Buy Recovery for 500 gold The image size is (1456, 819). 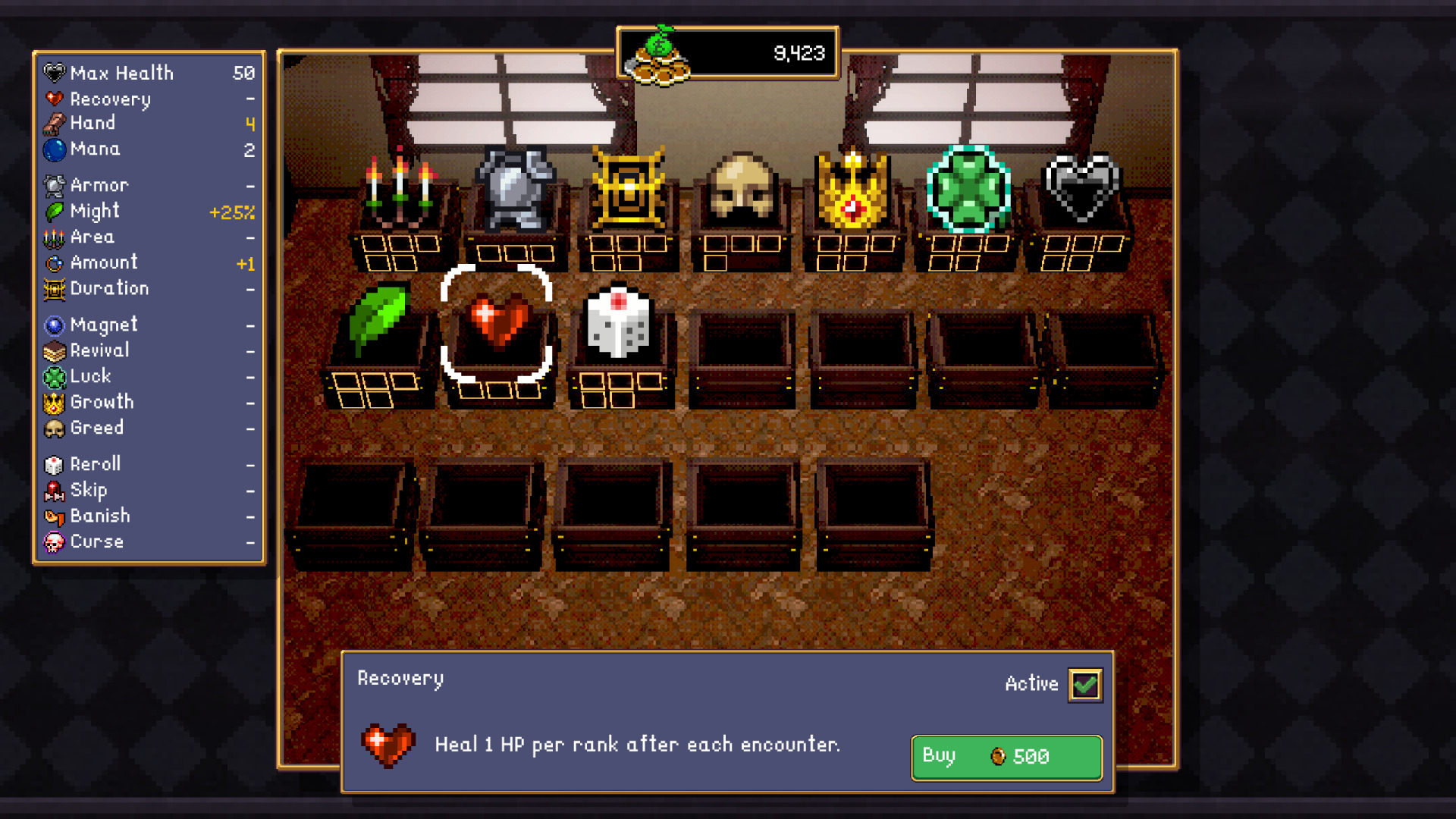pyautogui.click(x=1006, y=756)
